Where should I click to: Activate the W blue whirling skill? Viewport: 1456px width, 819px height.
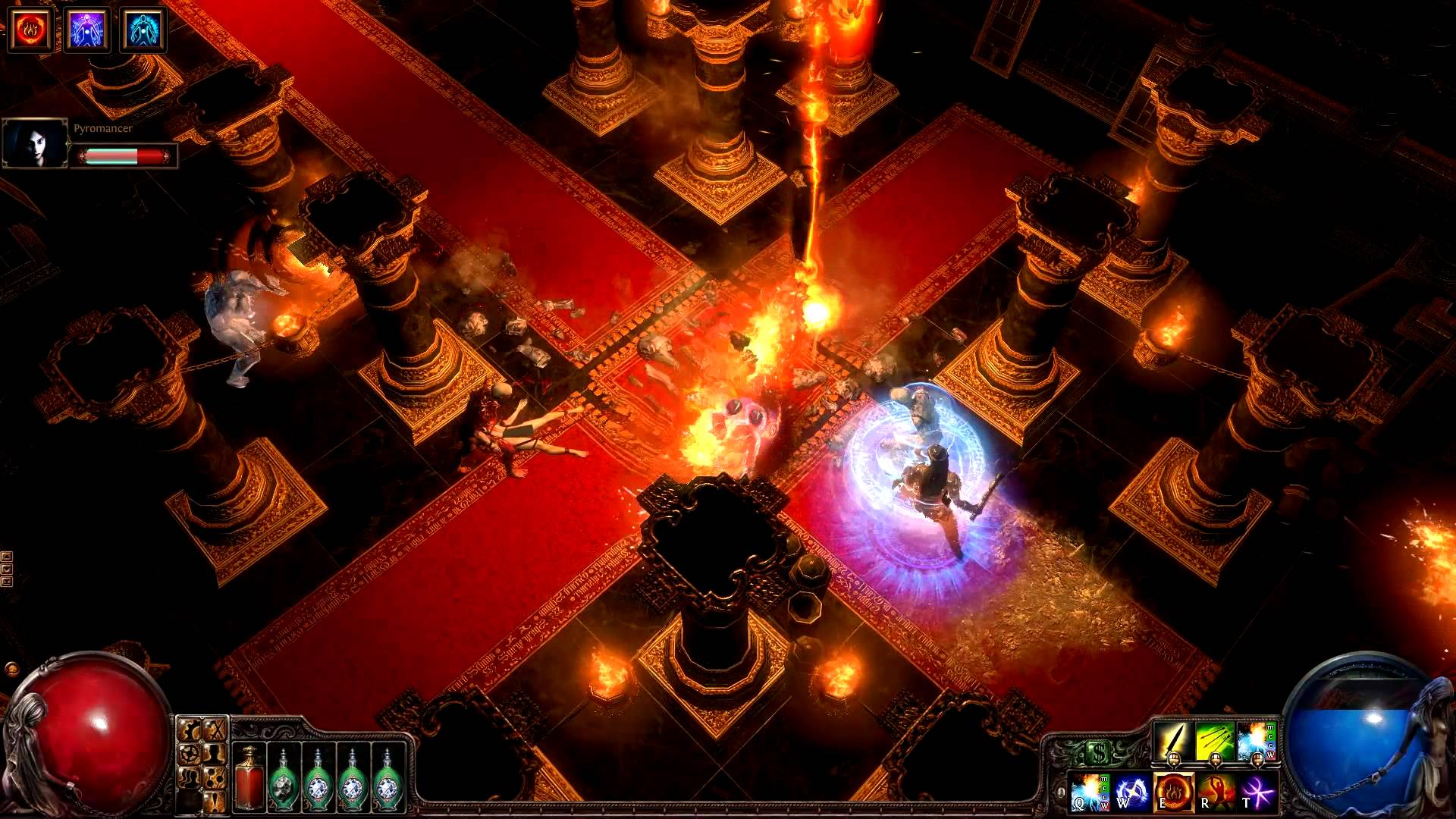click(1131, 791)
